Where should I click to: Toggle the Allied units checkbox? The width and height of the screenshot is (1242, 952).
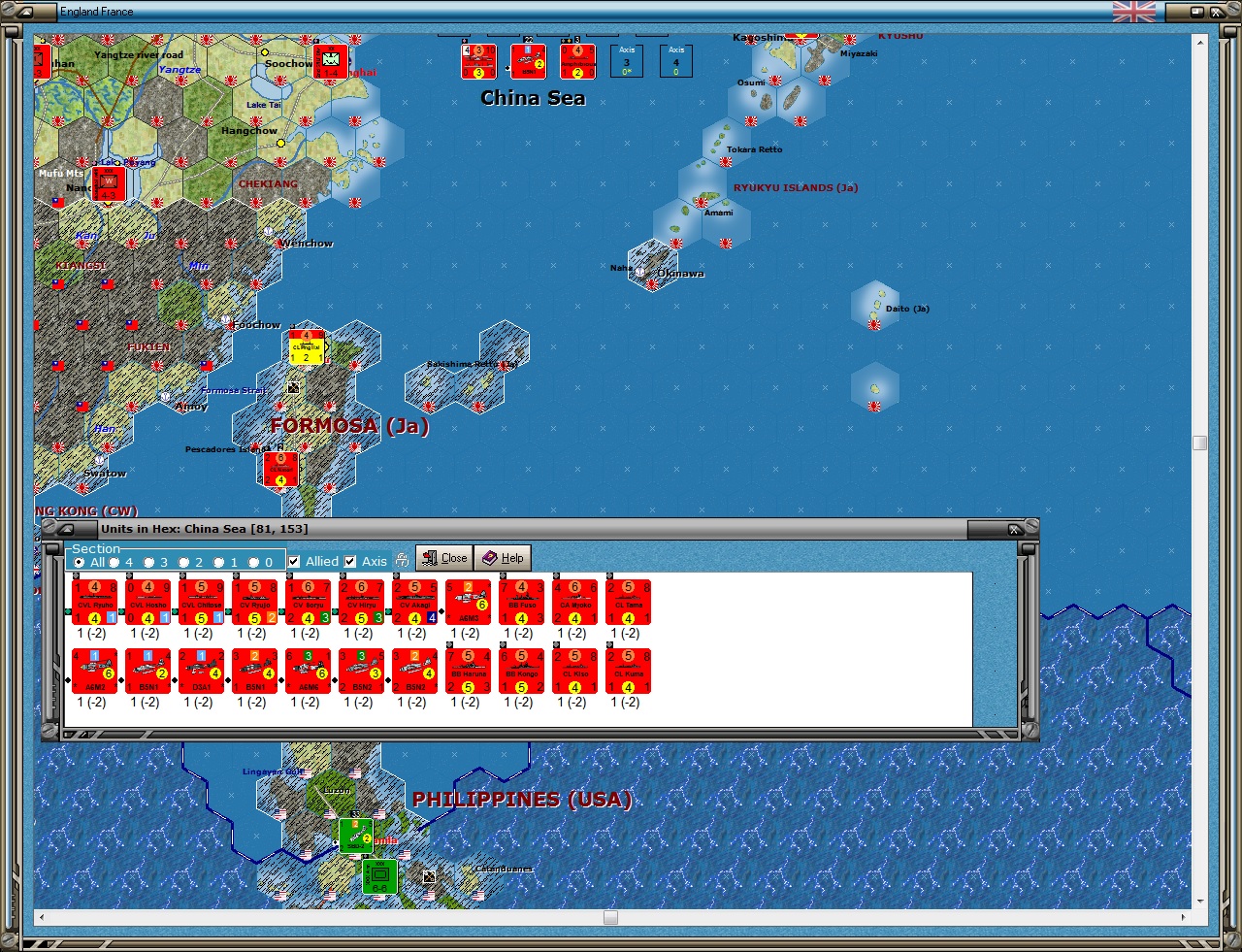(x=295, y=561)
